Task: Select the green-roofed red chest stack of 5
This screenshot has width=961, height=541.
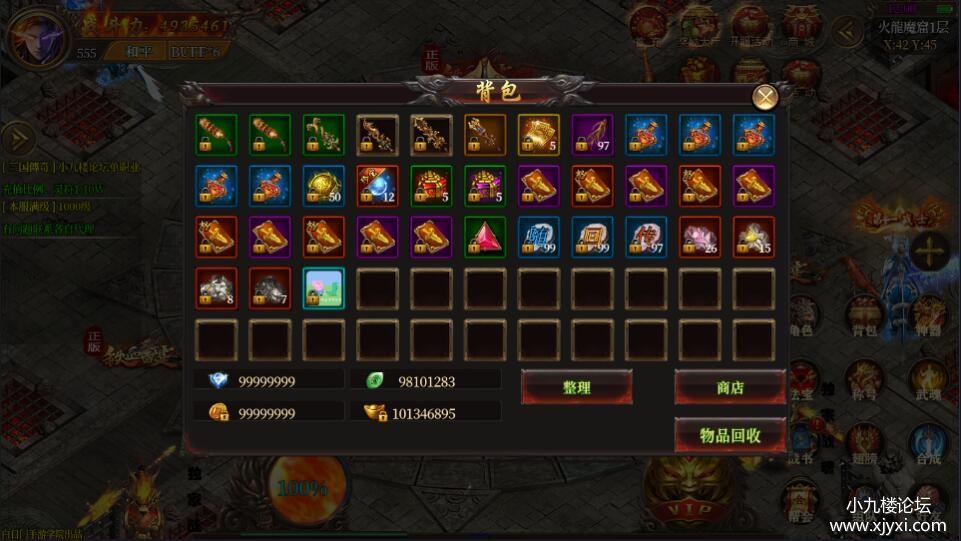Action: (x=431, y=186)
